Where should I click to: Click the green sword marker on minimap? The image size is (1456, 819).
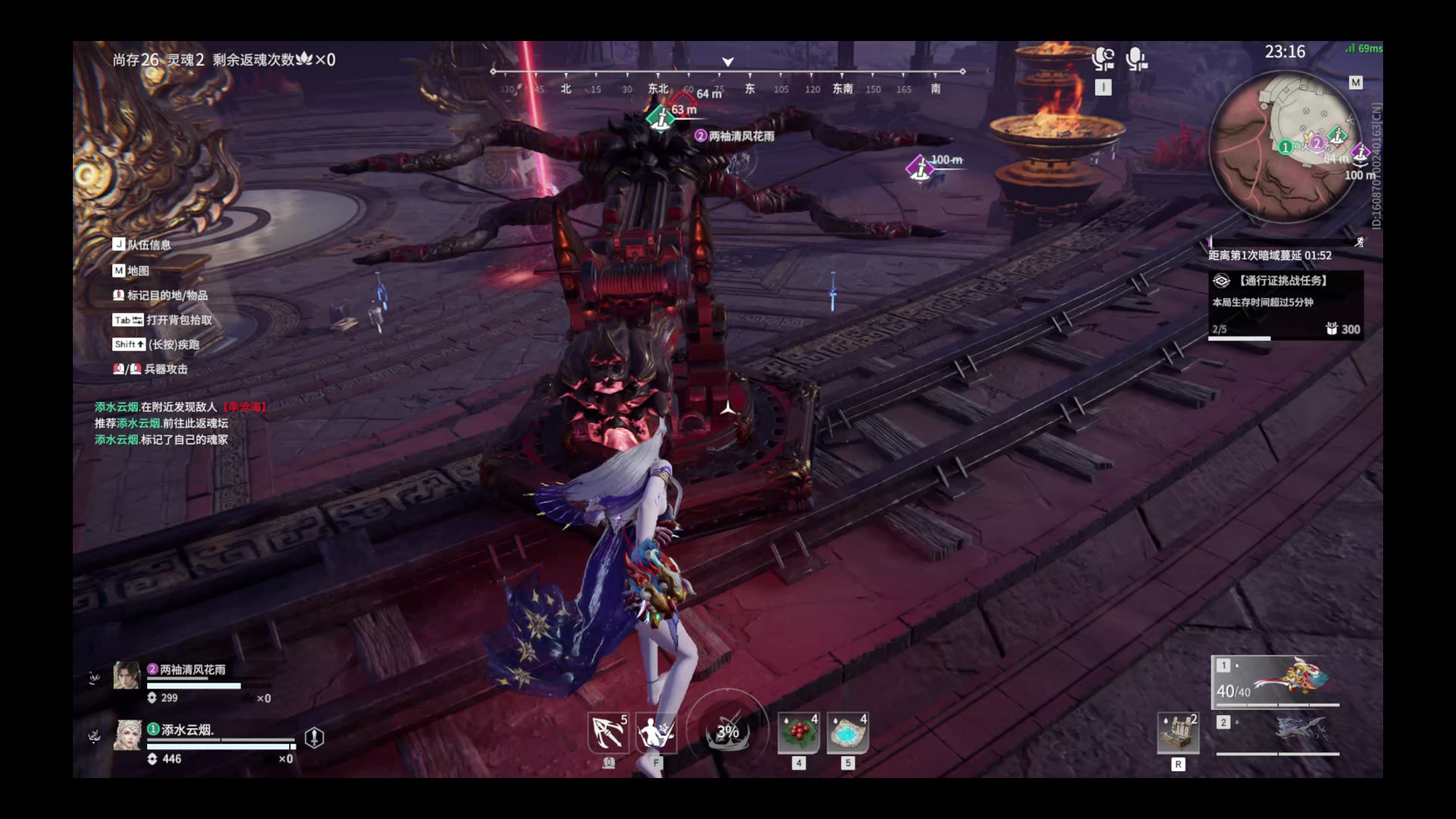1338,136
